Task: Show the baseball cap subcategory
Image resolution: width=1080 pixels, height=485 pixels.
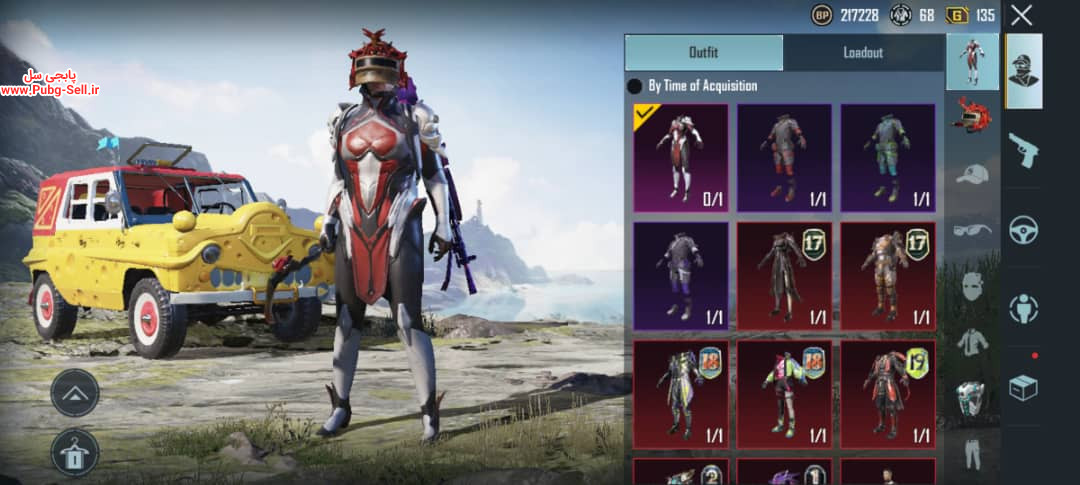Action: (x=972, y=174)
